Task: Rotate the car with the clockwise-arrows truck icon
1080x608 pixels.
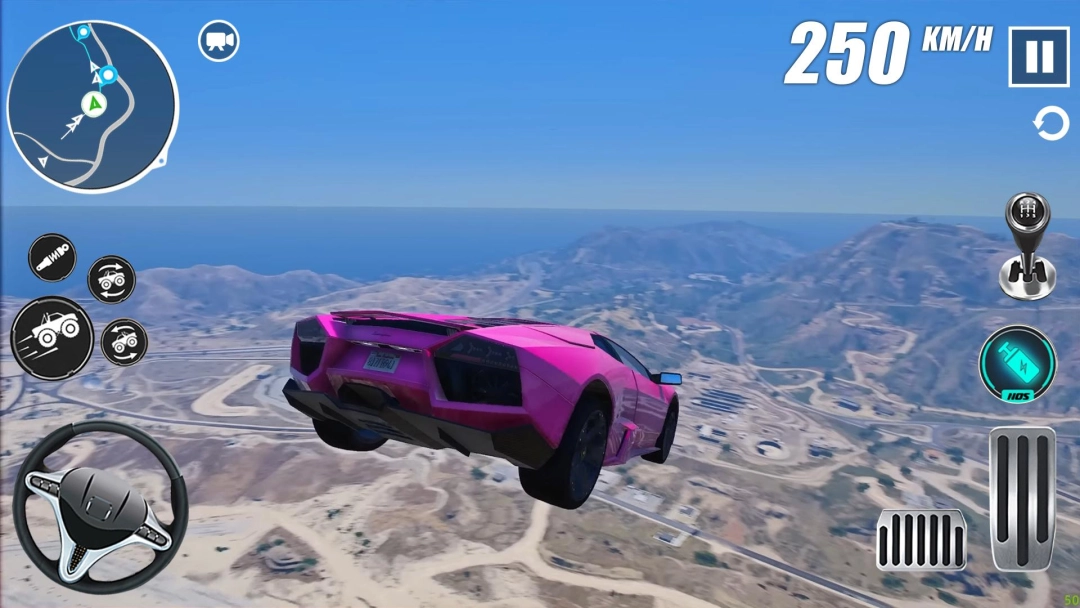Action: pyautogui.click(x=111, y=280)
